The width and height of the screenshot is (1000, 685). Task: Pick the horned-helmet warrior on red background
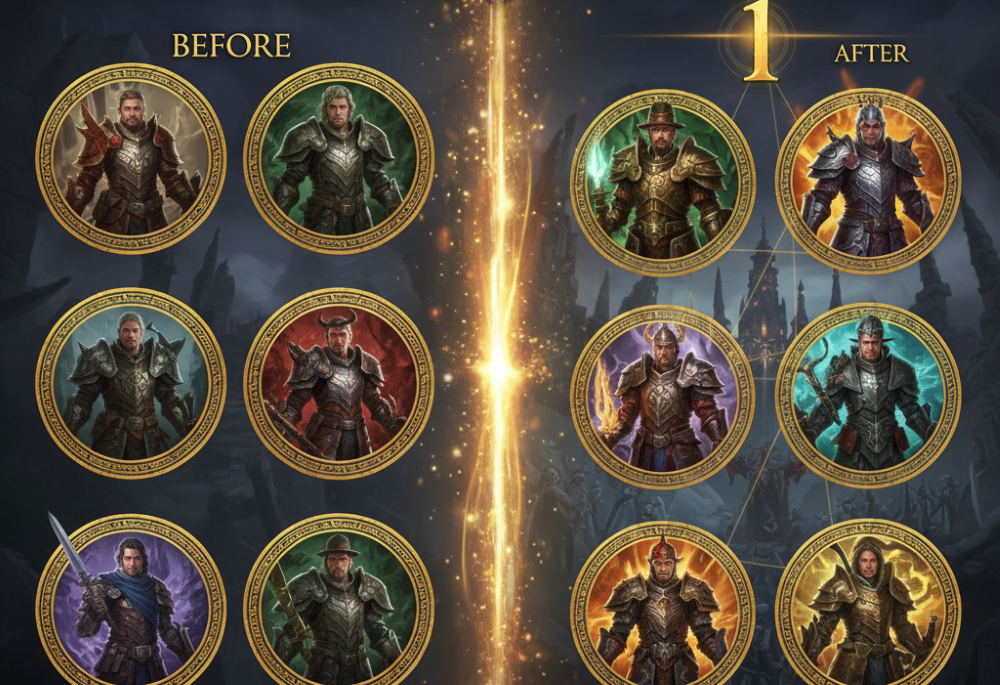[338, 383]
